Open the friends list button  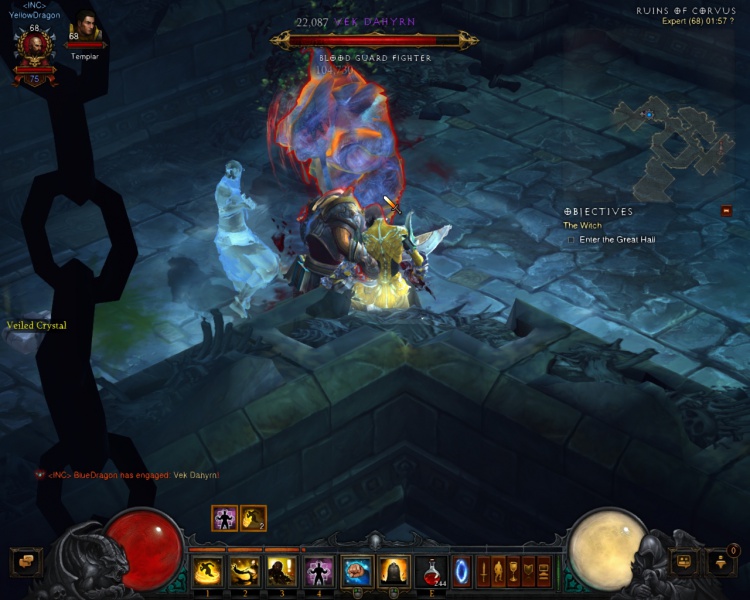pos(685,562)
